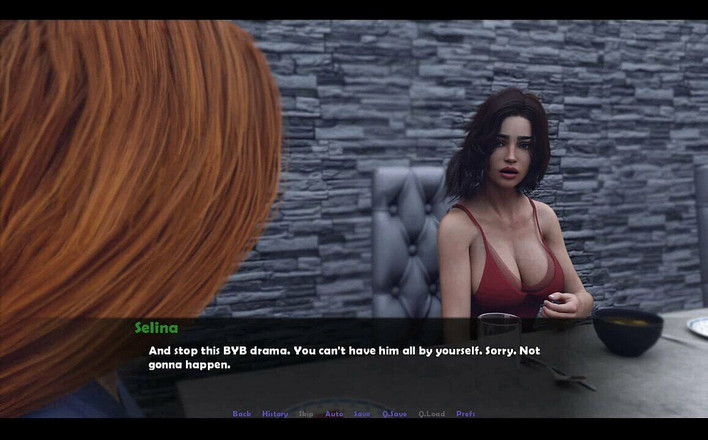Open the dialogue History log
Image resolution: width=708 pixels, height=440 pixels.
[x=274, y=413]
